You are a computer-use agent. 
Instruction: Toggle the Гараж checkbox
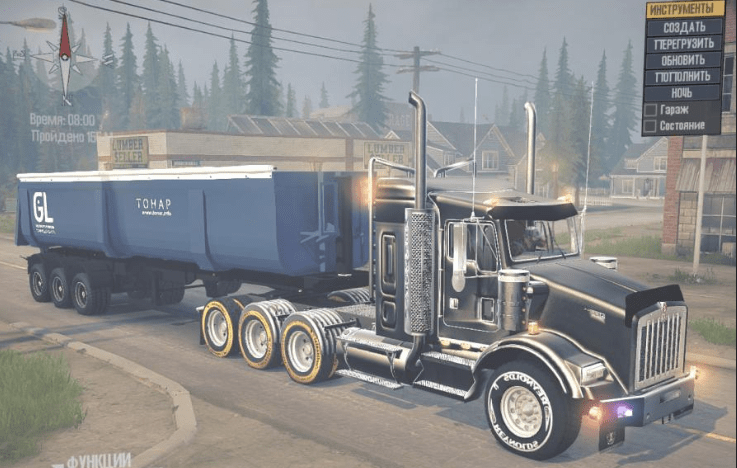(x=651, y=109)
